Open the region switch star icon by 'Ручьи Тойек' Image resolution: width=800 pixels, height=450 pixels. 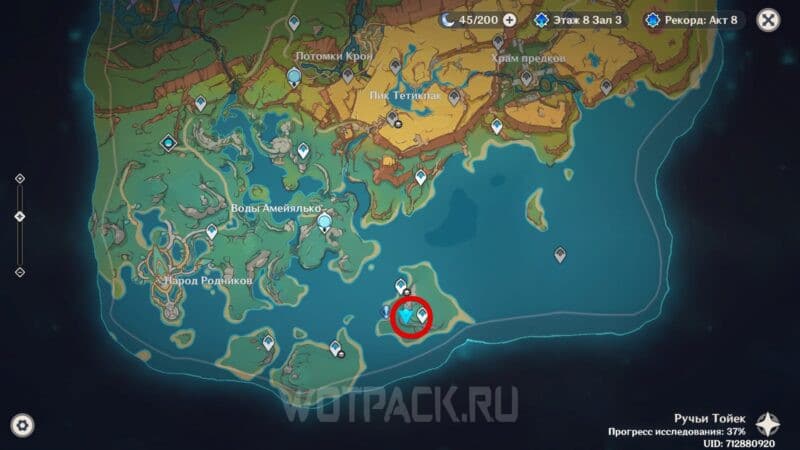tap(767, 422)
